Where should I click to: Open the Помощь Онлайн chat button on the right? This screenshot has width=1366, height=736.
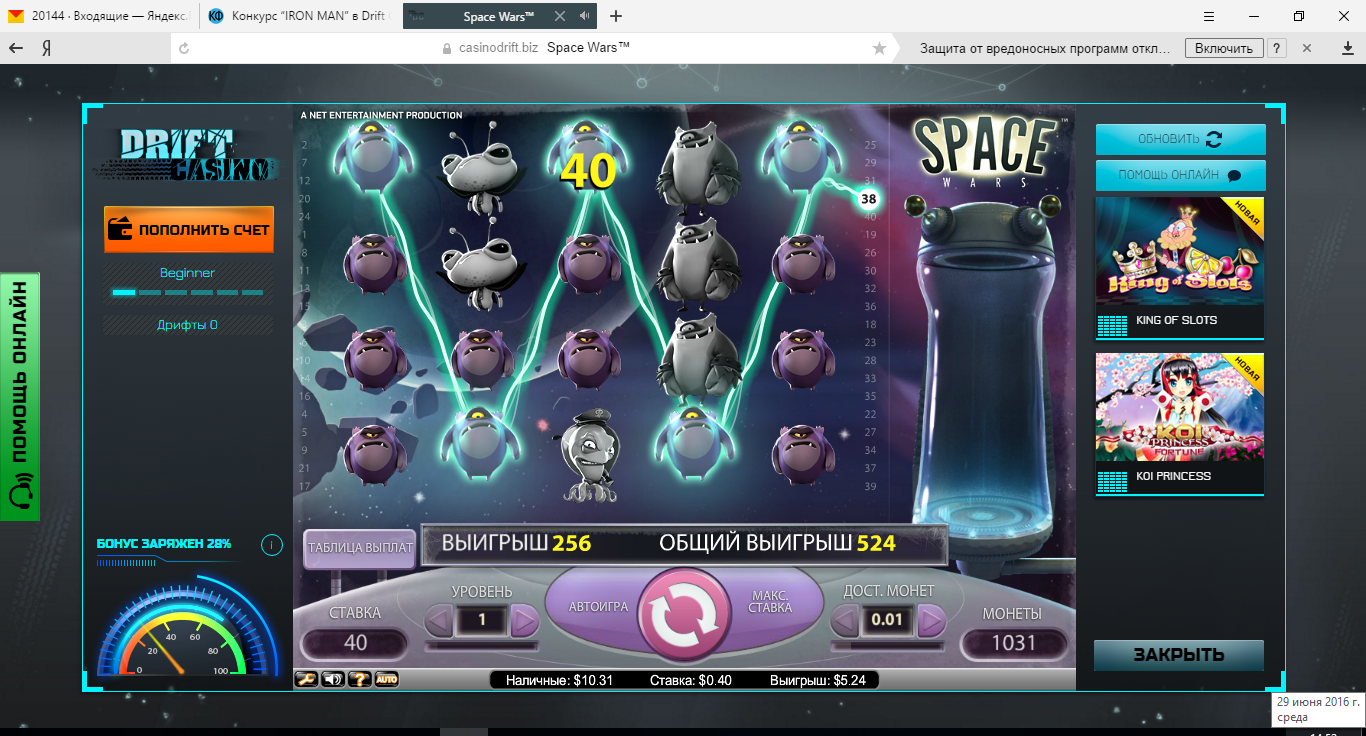pos(1180,175)
